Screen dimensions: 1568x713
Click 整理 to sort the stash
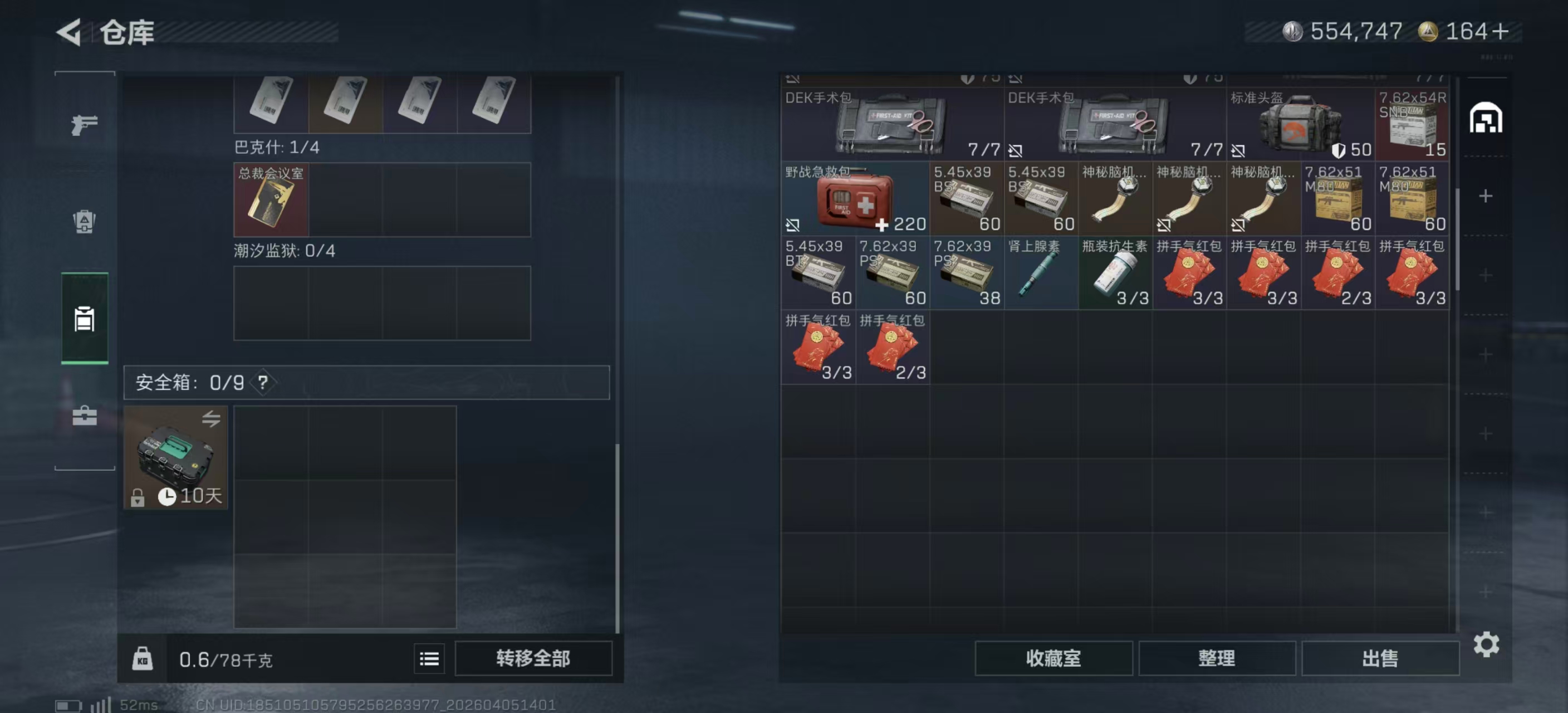pos(1217,658)
